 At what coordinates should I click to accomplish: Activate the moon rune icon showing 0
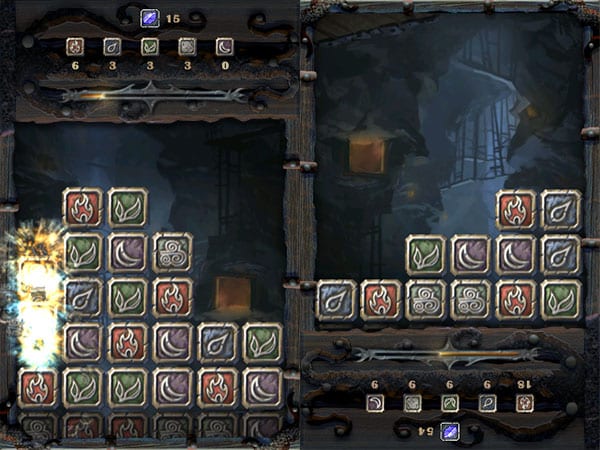[x=225, y=46]
